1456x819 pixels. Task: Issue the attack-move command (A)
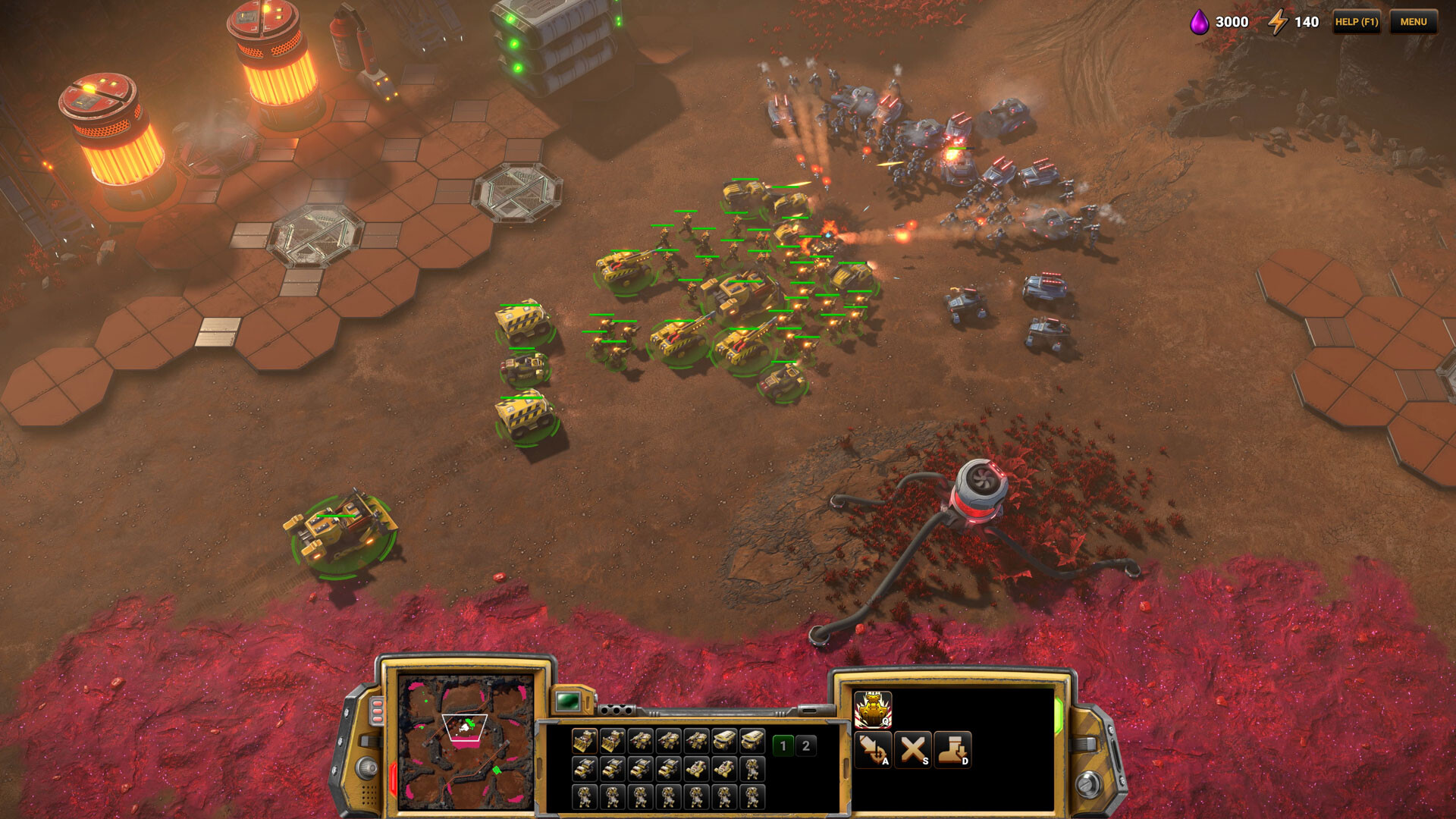coord(873,750)
